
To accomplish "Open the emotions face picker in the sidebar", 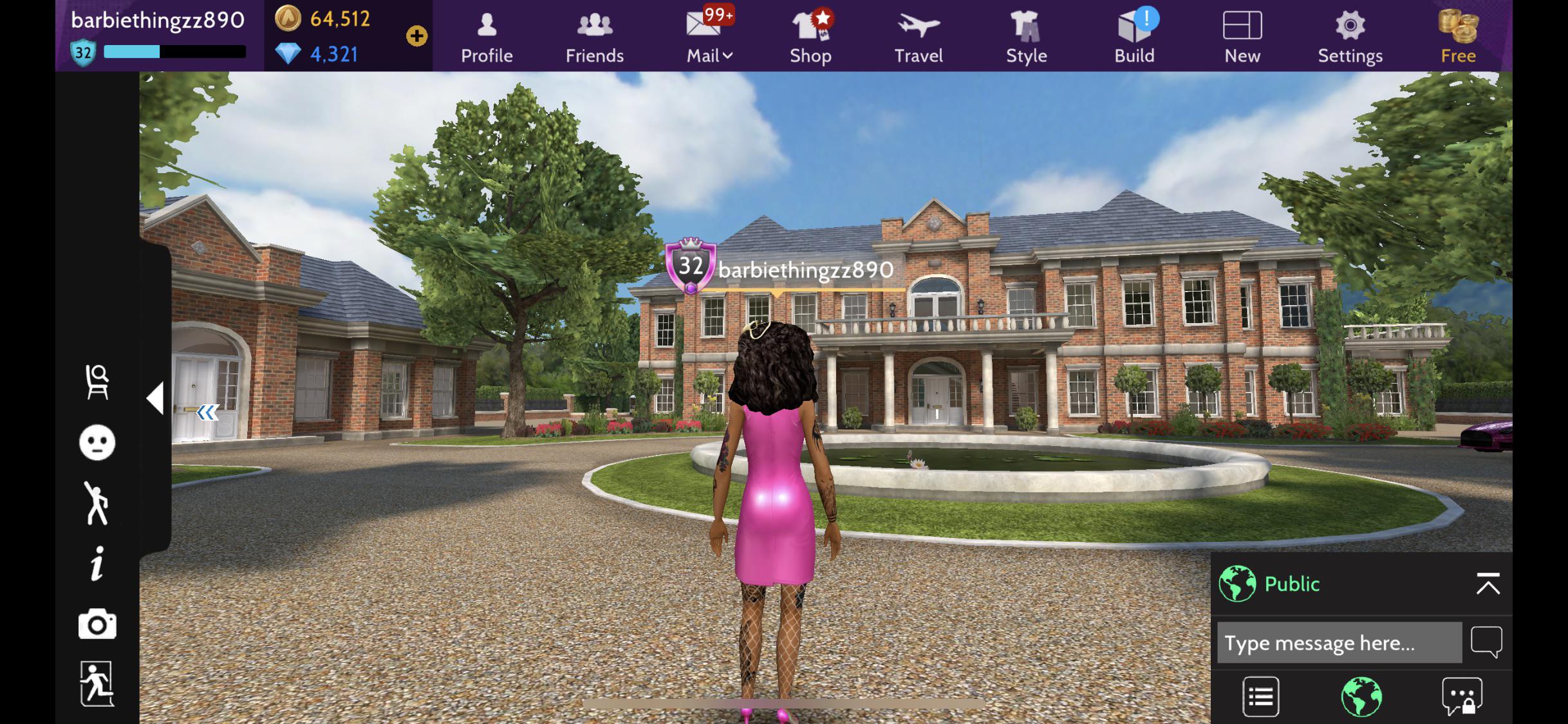I will point(96,442).
